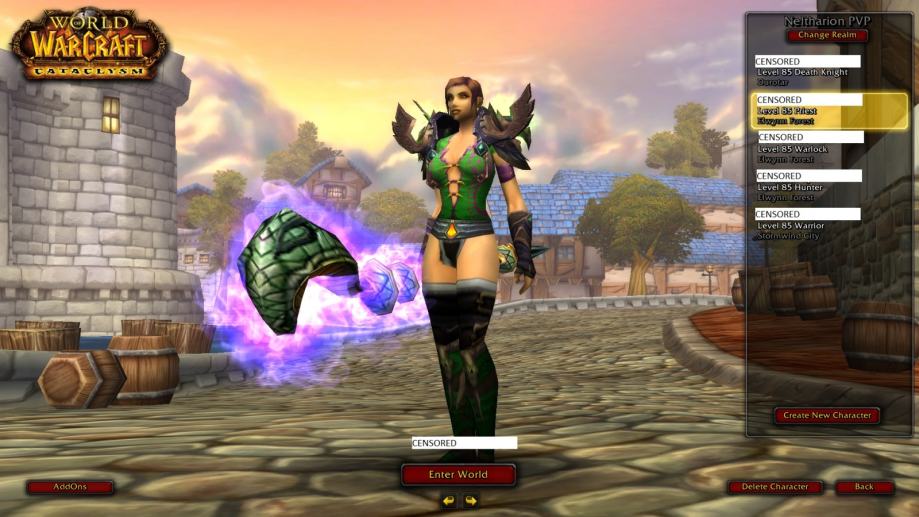Image resolution: width=919 pixels, height=517 pixels.
Task: Go back using the Back button
Action: point(864,487)
